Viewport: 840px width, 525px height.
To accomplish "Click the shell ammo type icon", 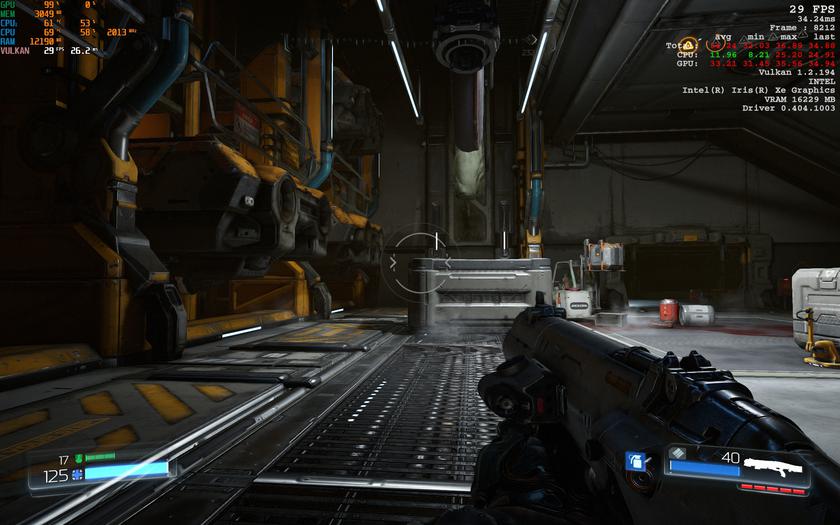I will pyautogui.click(x=680, y=453).
